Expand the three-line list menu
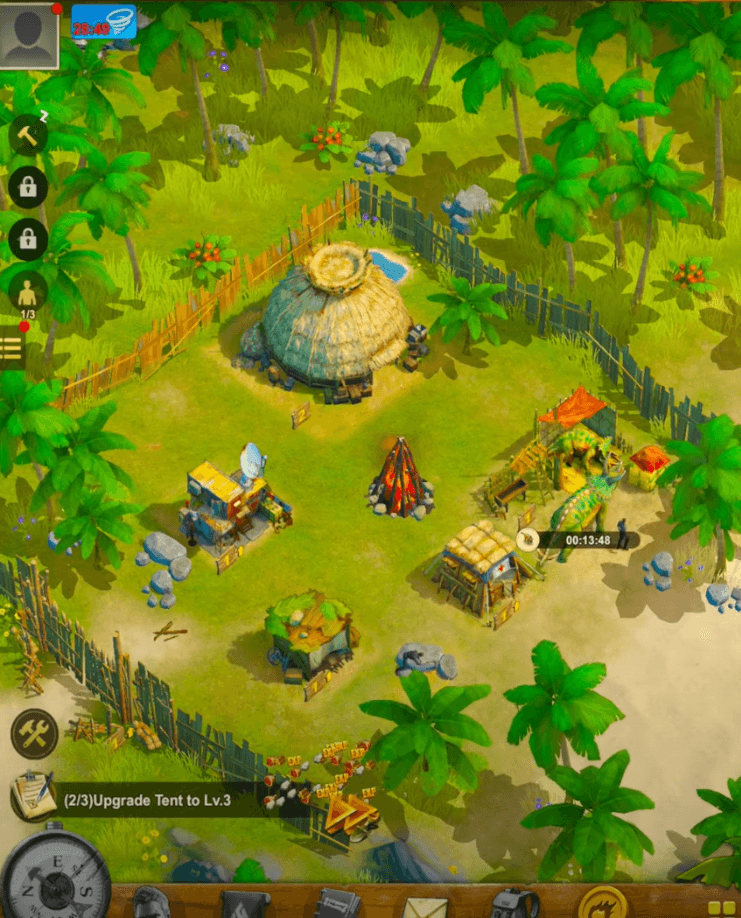 click(x=12, y=348)
